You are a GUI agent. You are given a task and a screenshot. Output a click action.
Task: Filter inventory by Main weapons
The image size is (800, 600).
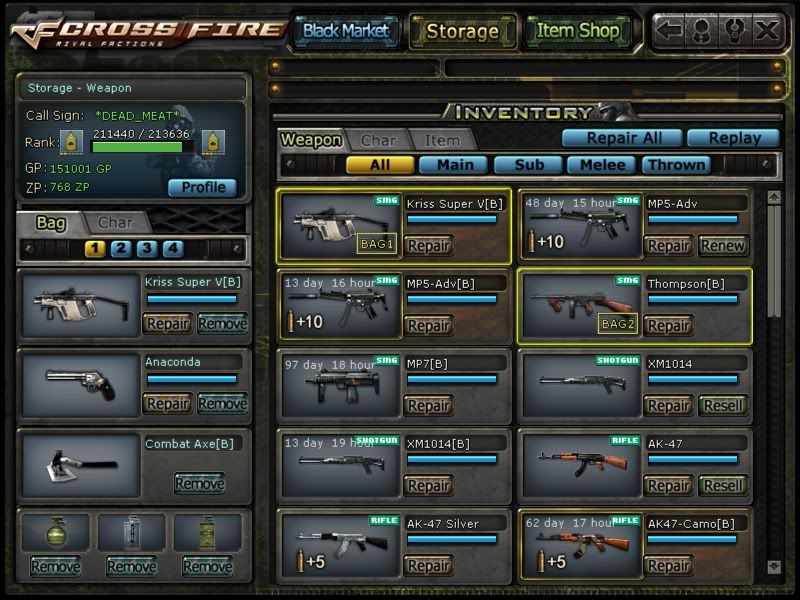(453, 165)
